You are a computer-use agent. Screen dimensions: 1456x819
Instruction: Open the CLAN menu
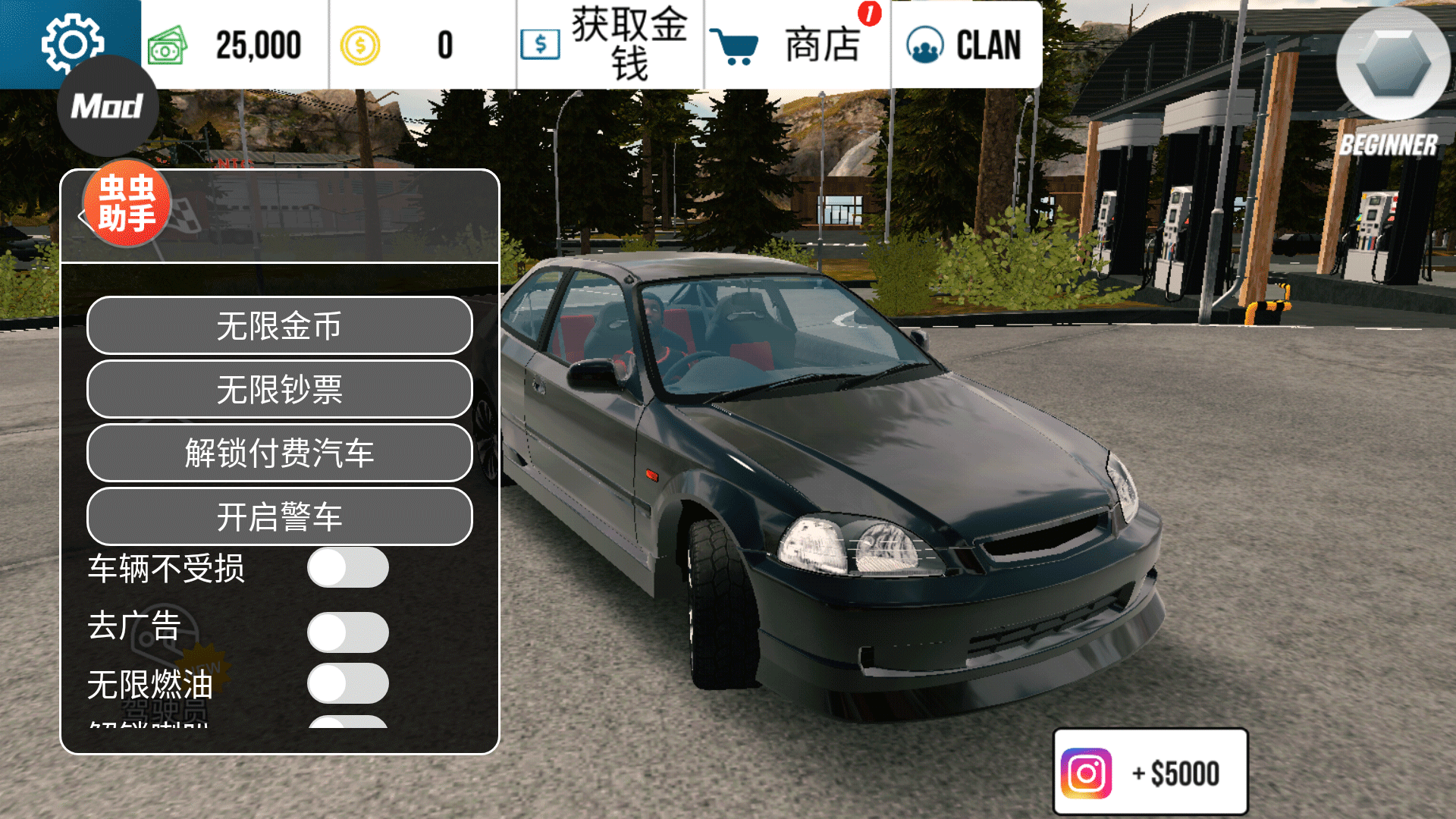965,44
